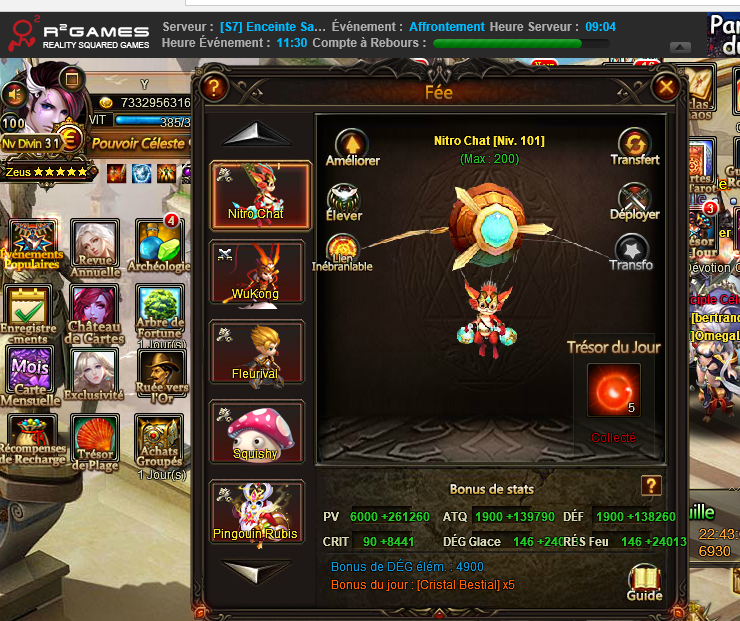Activate the Déployer button
The width and height of the screenshot is (740, 621).
[634, 200]
